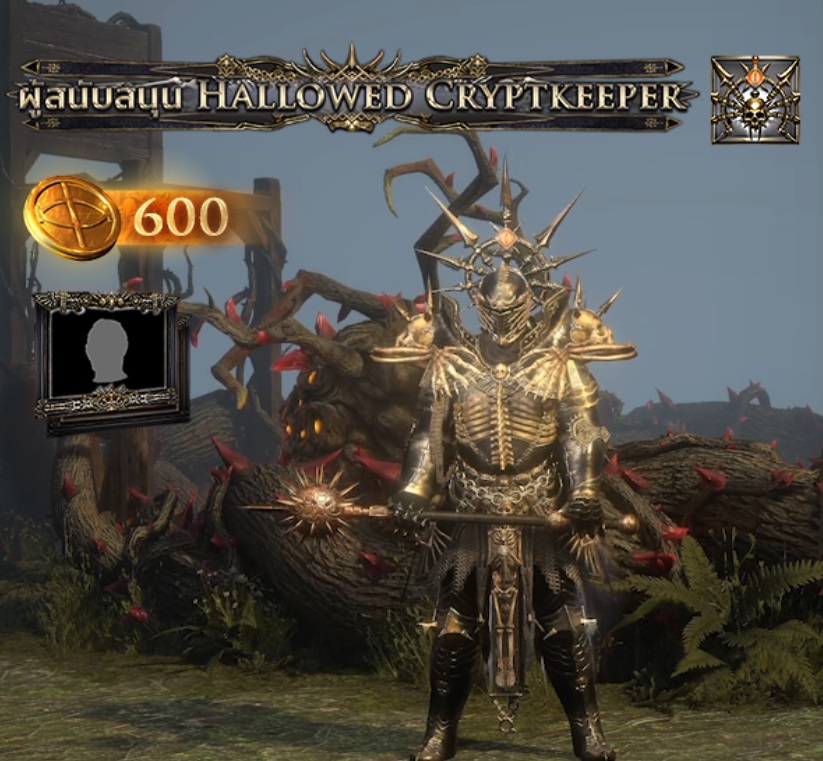Image resolution: width=823 pixels, height=761 pixels.
Task: Click the gold coin 600 points badge
Action: [x=130, y=216]
